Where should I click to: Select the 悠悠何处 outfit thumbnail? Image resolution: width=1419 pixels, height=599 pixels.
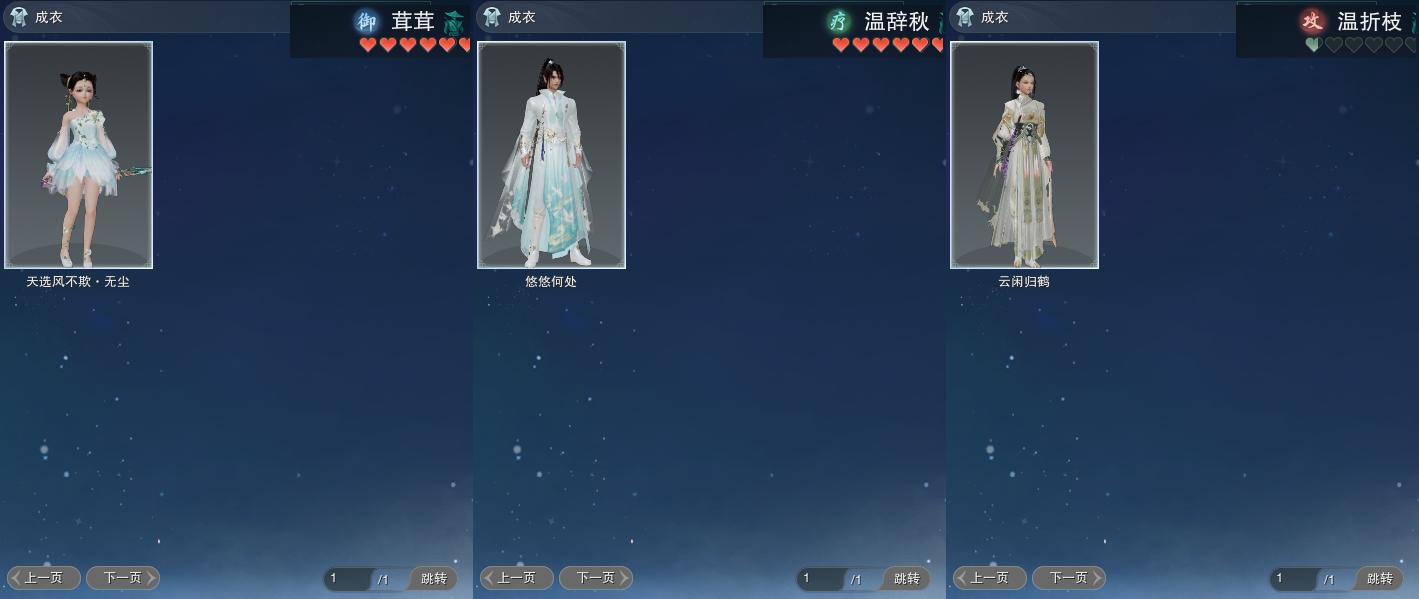(x=551, y=155)
